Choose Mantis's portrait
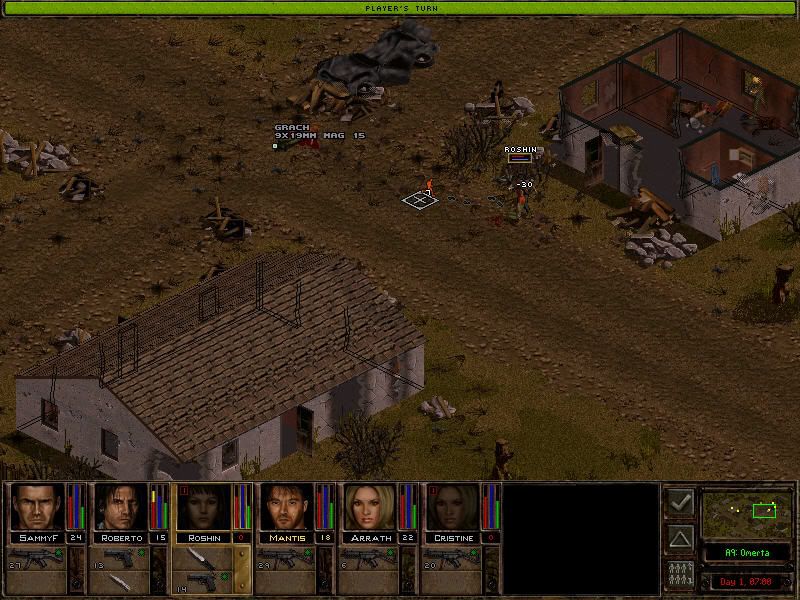 pos(286,507)
